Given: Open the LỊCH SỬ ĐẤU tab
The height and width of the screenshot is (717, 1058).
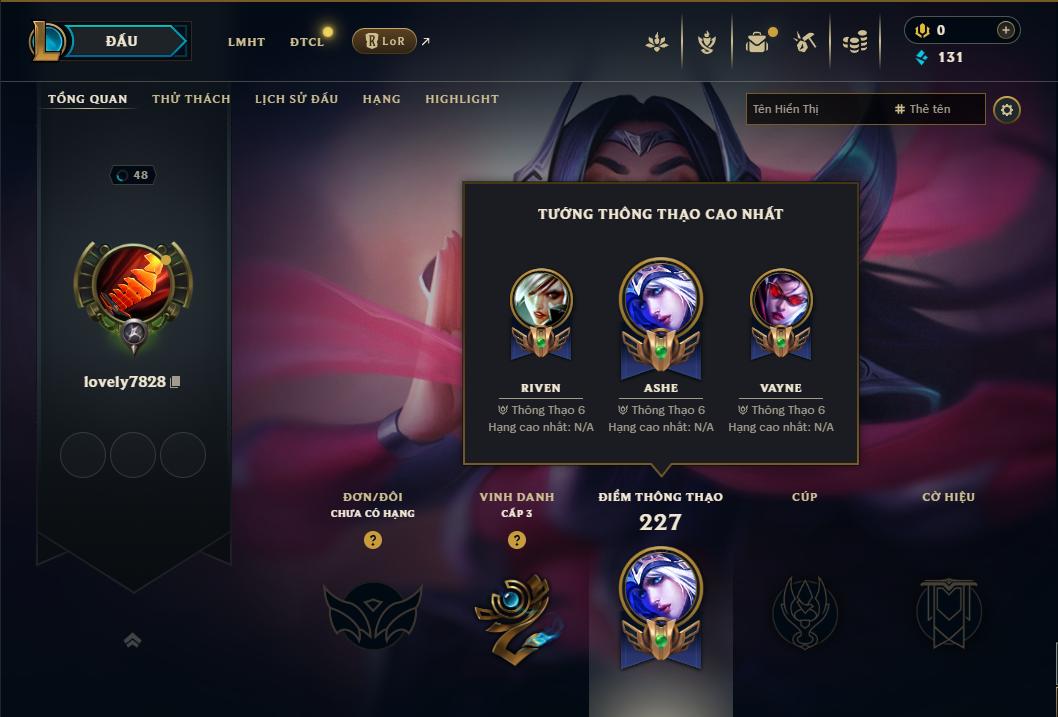Looking at the screenshot, I should [x=296, y=99].
